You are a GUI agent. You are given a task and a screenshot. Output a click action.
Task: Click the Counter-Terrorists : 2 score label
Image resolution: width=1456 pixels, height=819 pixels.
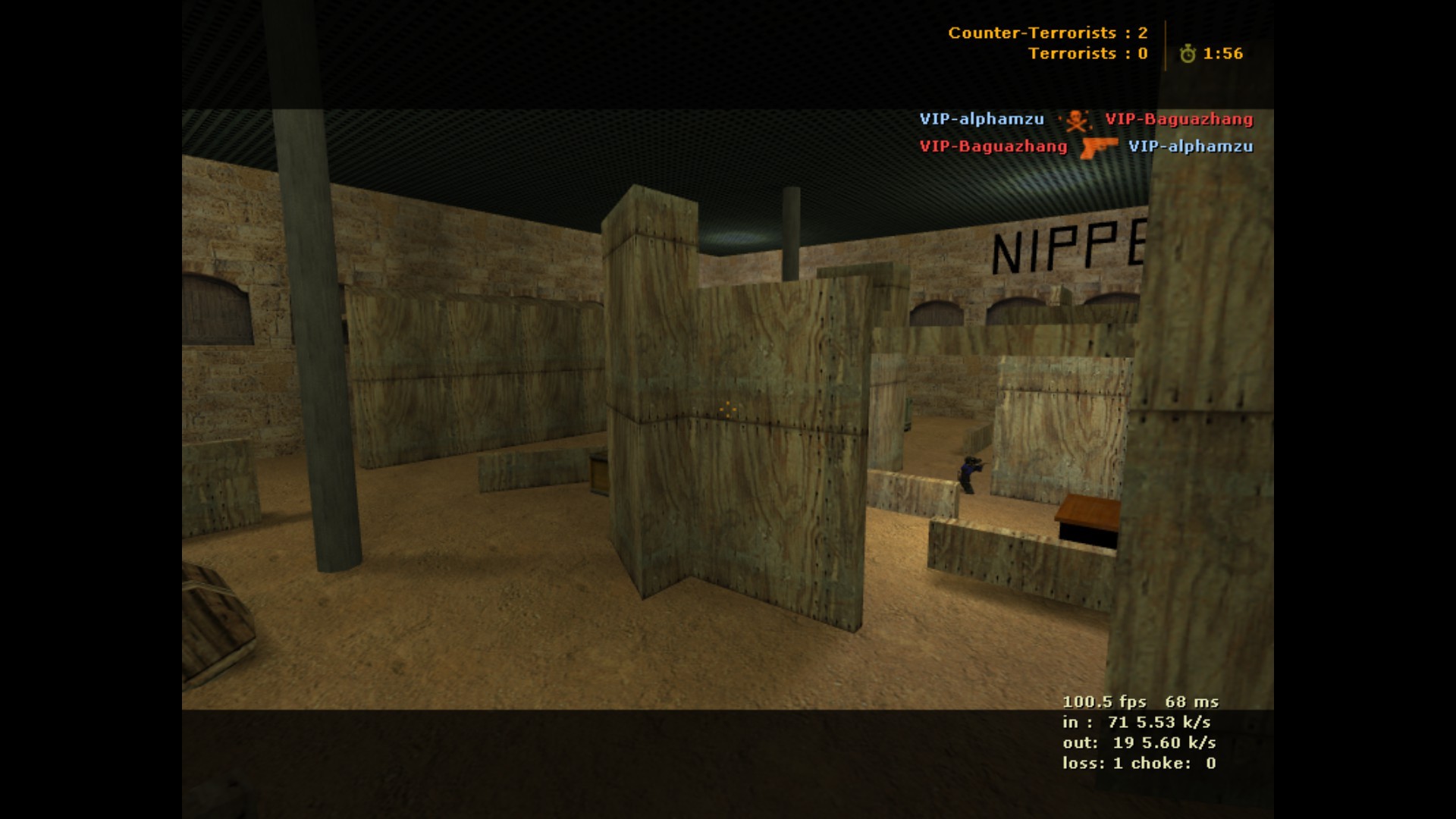click(1046, 33)
